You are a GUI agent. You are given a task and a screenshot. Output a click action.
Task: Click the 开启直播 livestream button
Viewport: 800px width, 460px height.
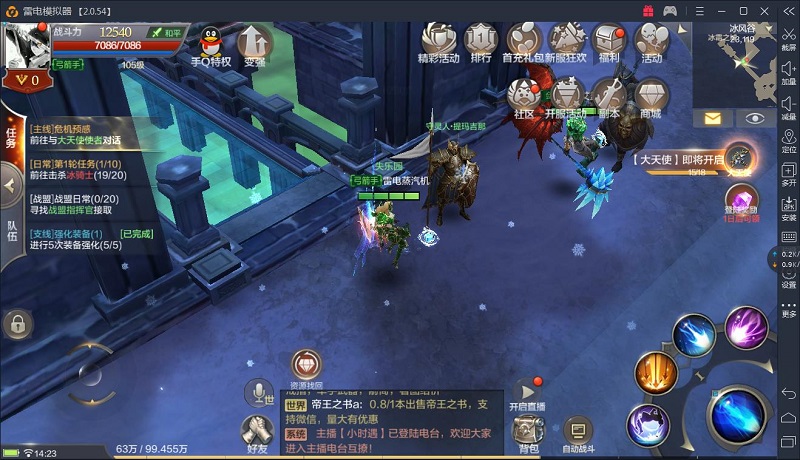[527, 394]
